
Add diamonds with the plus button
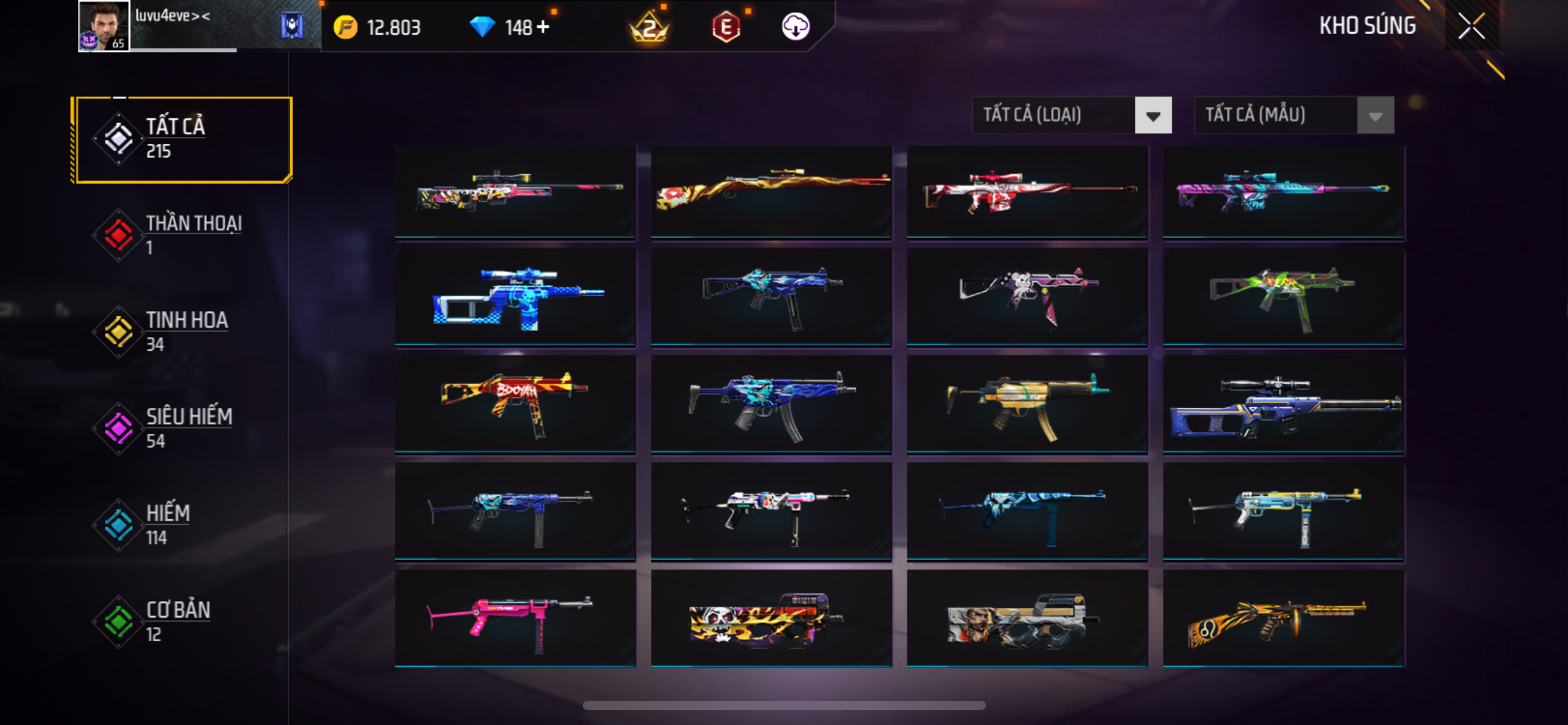click(543, 27)
